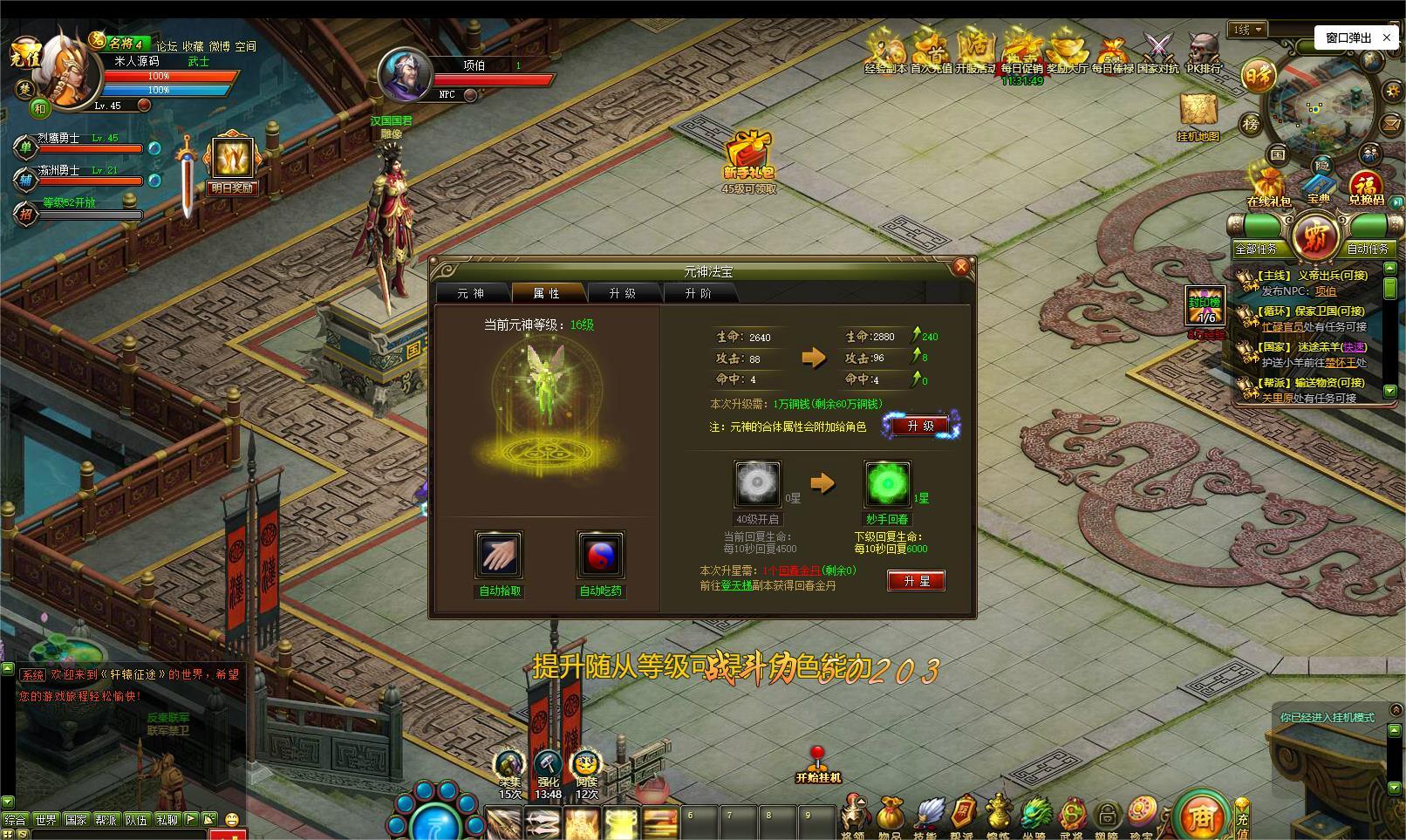Follow the 登天梯 dungeon link
Image resolution: width=1406 pixels, height=840 pixels.
(x=736, y=585)
